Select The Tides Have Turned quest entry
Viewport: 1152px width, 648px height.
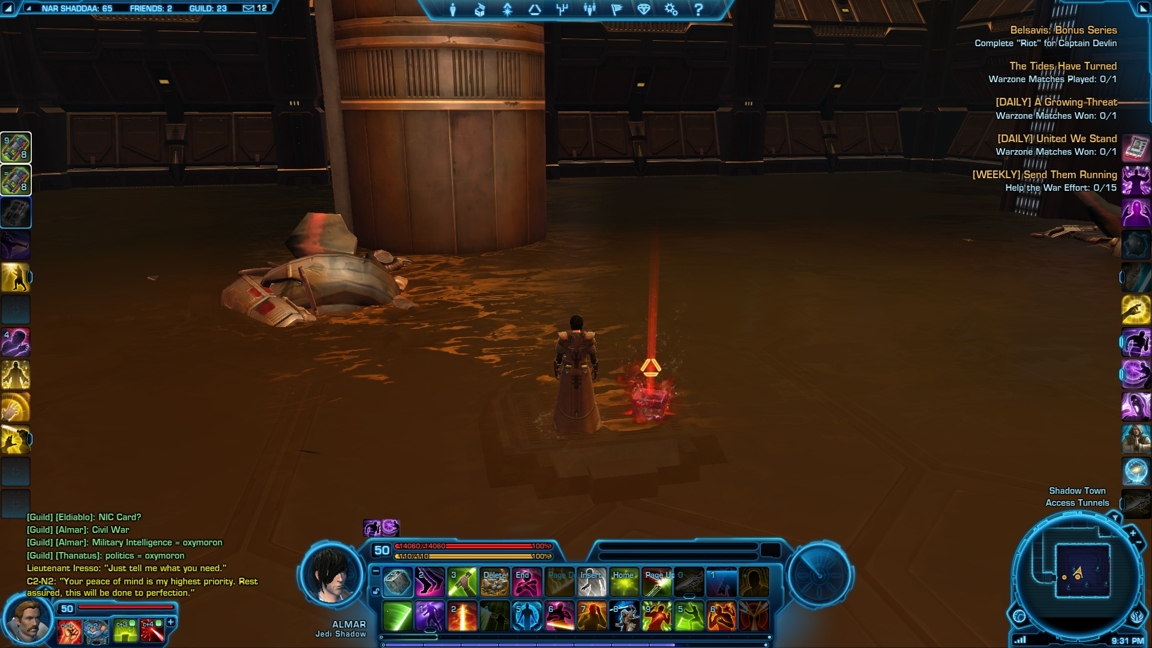pos(1062,67)
